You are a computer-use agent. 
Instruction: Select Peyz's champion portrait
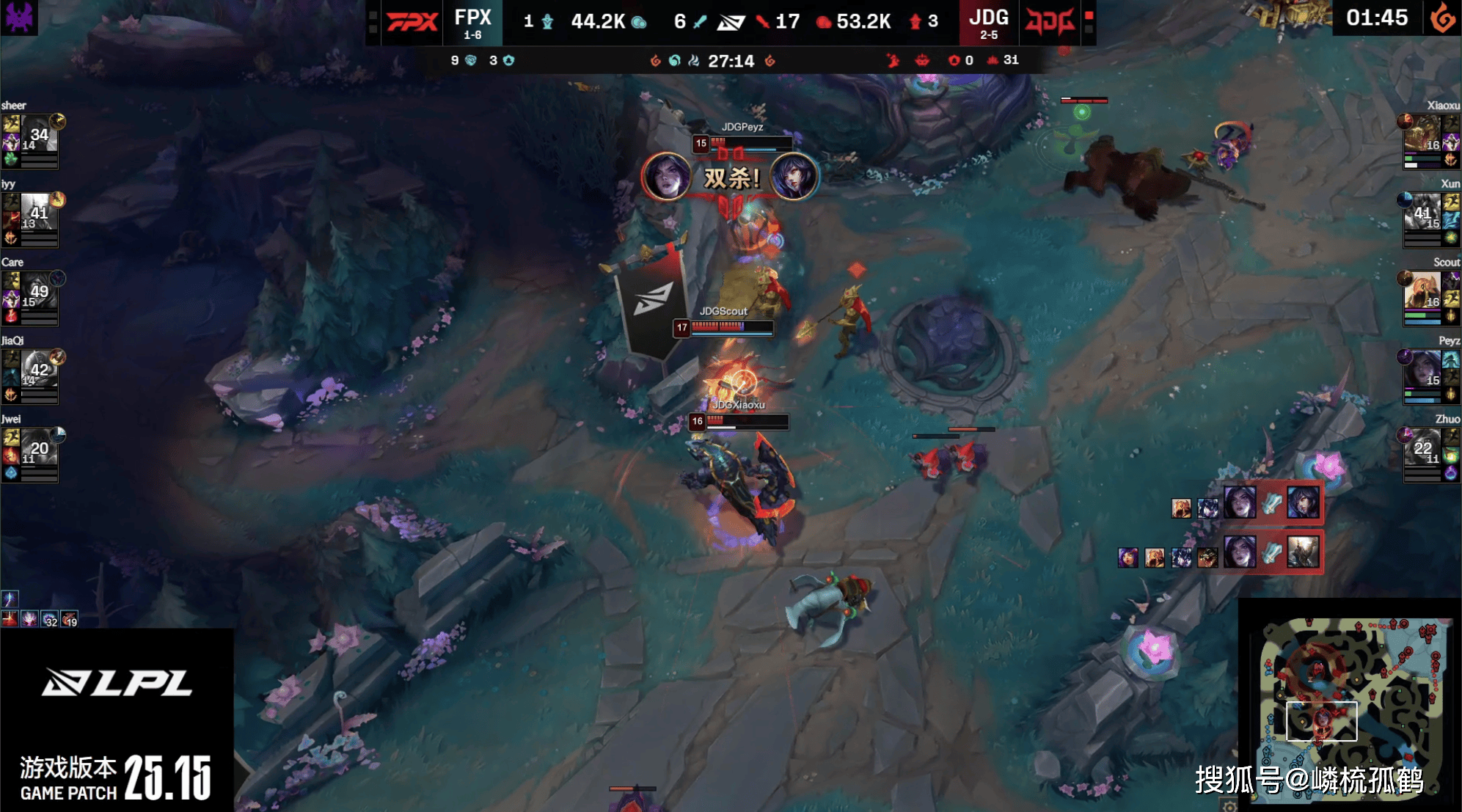(1423, 368)
